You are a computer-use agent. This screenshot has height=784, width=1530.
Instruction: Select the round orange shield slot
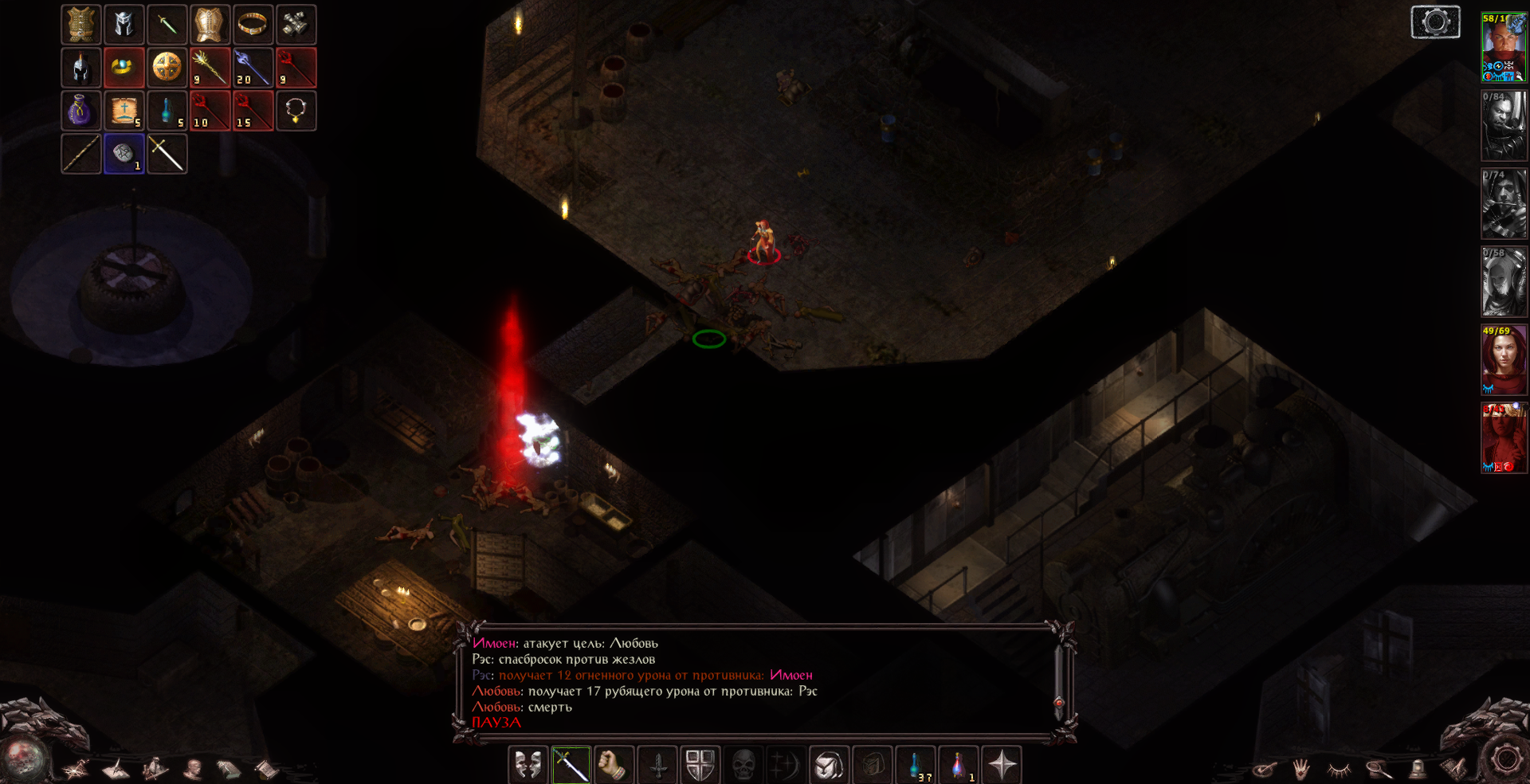[x=167, y=68]
